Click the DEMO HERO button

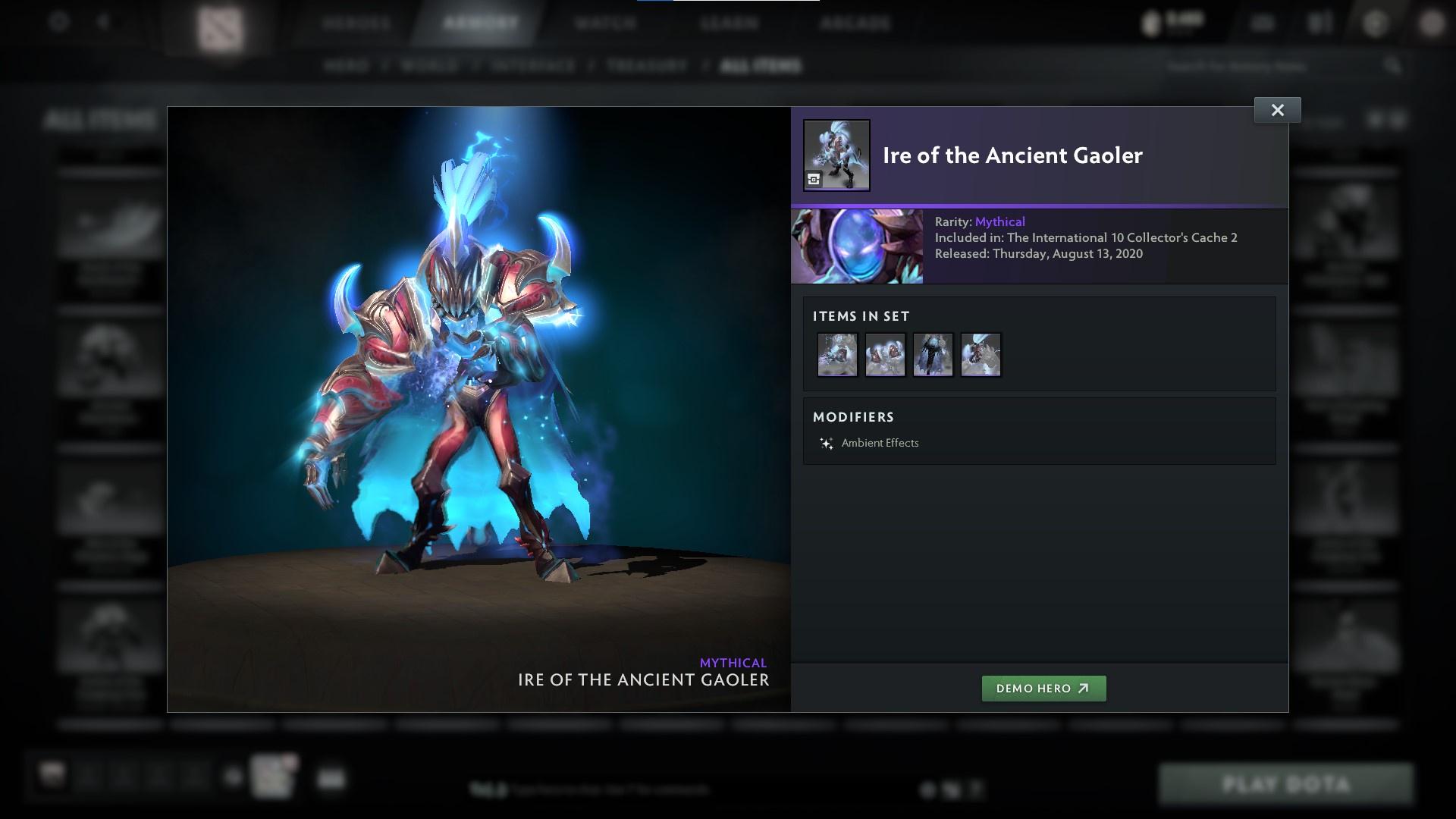1044,689
